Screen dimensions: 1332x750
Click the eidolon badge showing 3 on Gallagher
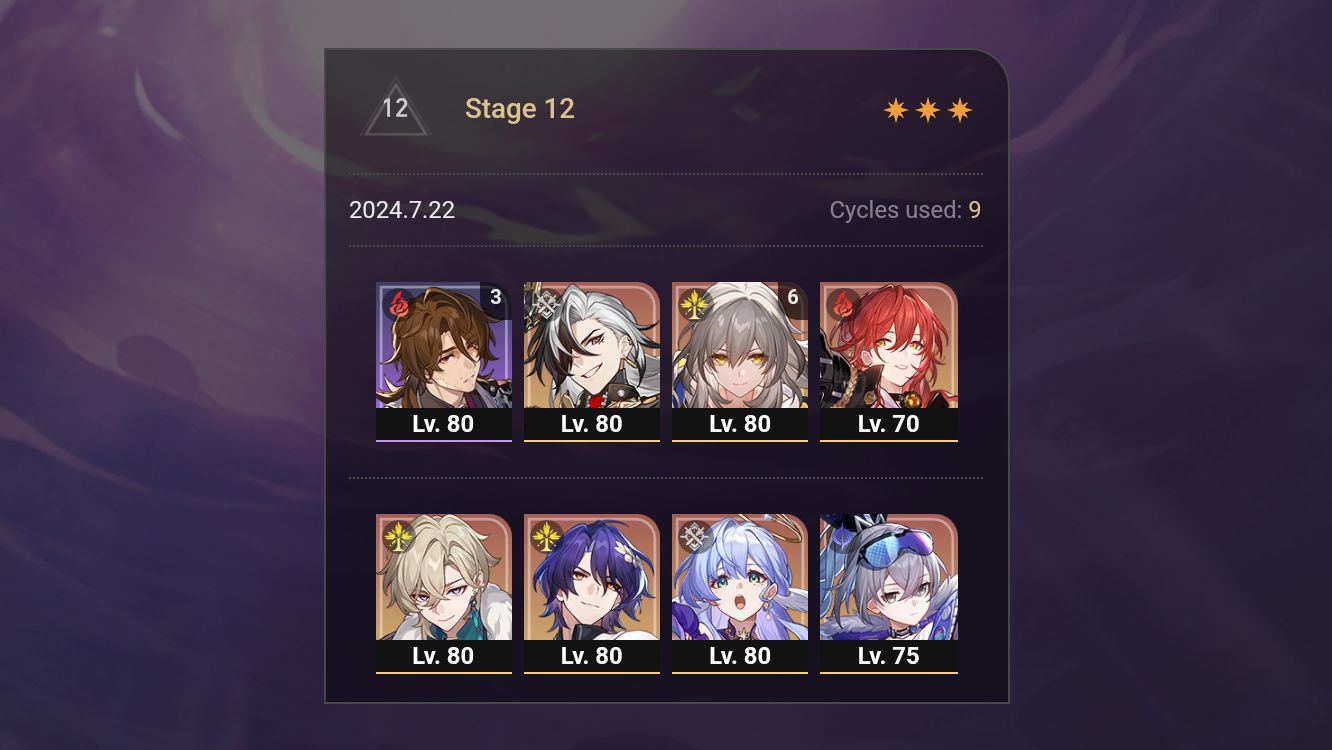[496, 297]
